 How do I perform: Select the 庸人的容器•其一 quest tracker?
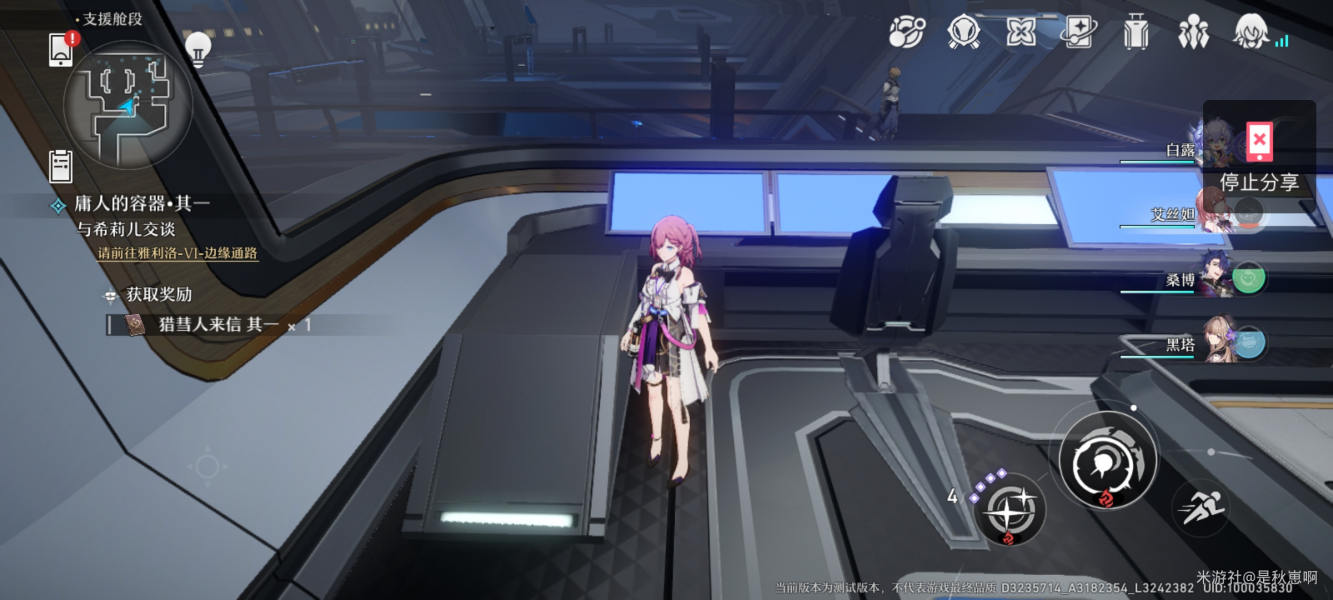[x=142, y=204]
